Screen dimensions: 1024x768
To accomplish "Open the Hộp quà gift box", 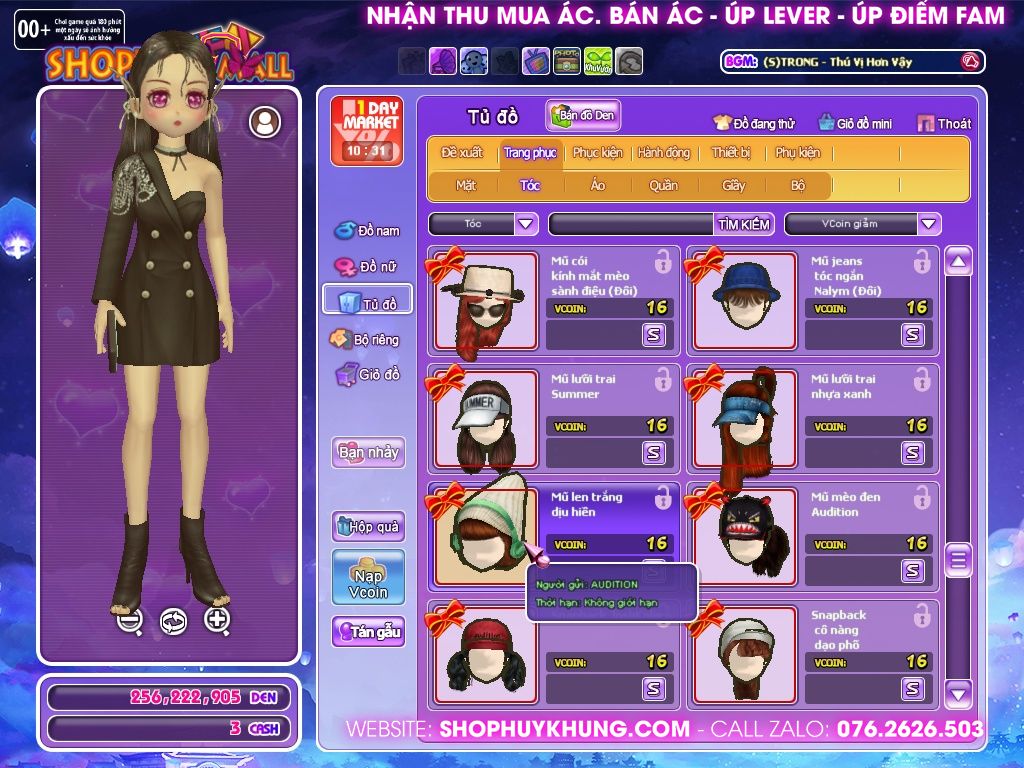I will click(368, 526).
